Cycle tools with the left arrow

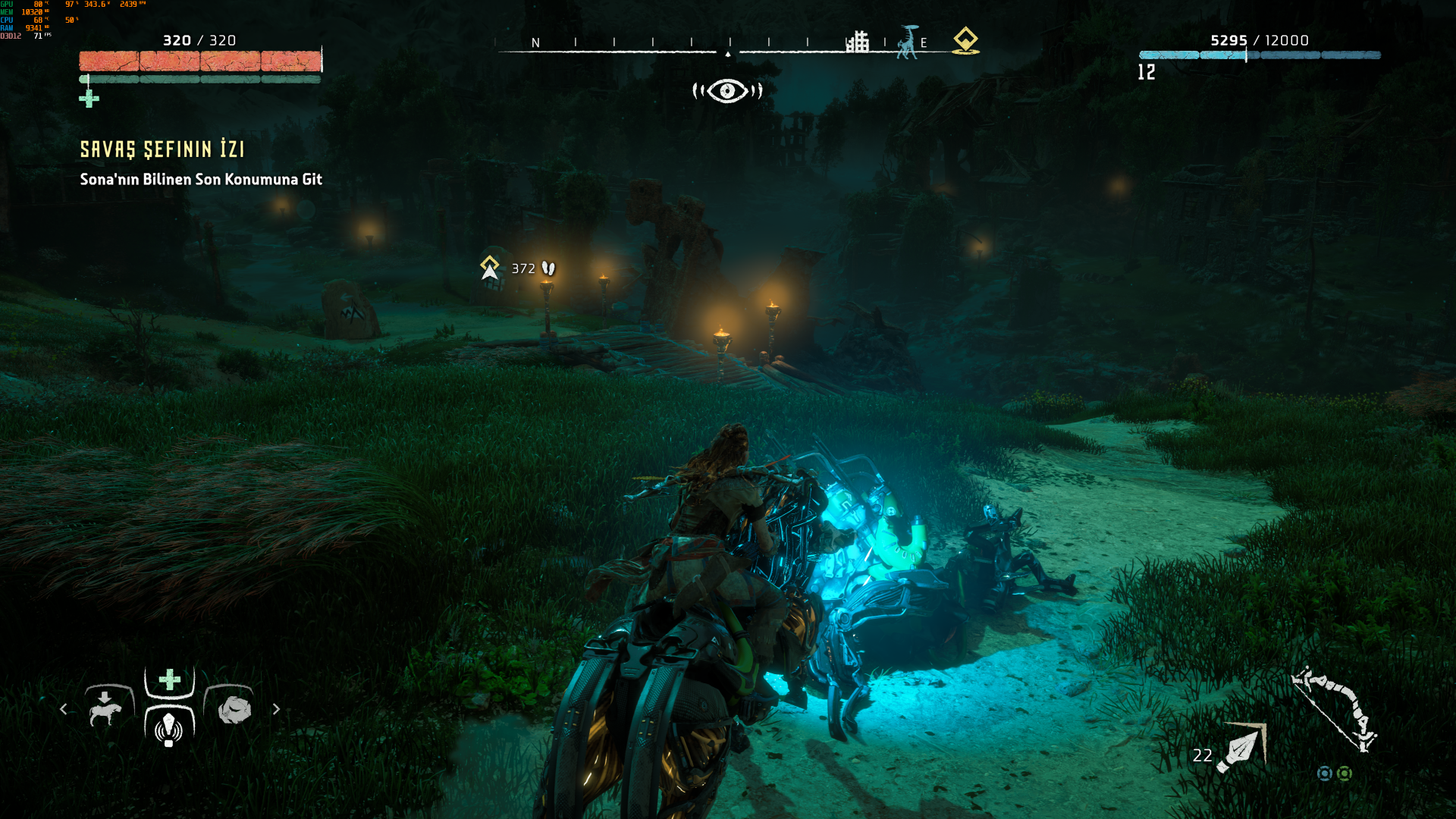point(64,709)
